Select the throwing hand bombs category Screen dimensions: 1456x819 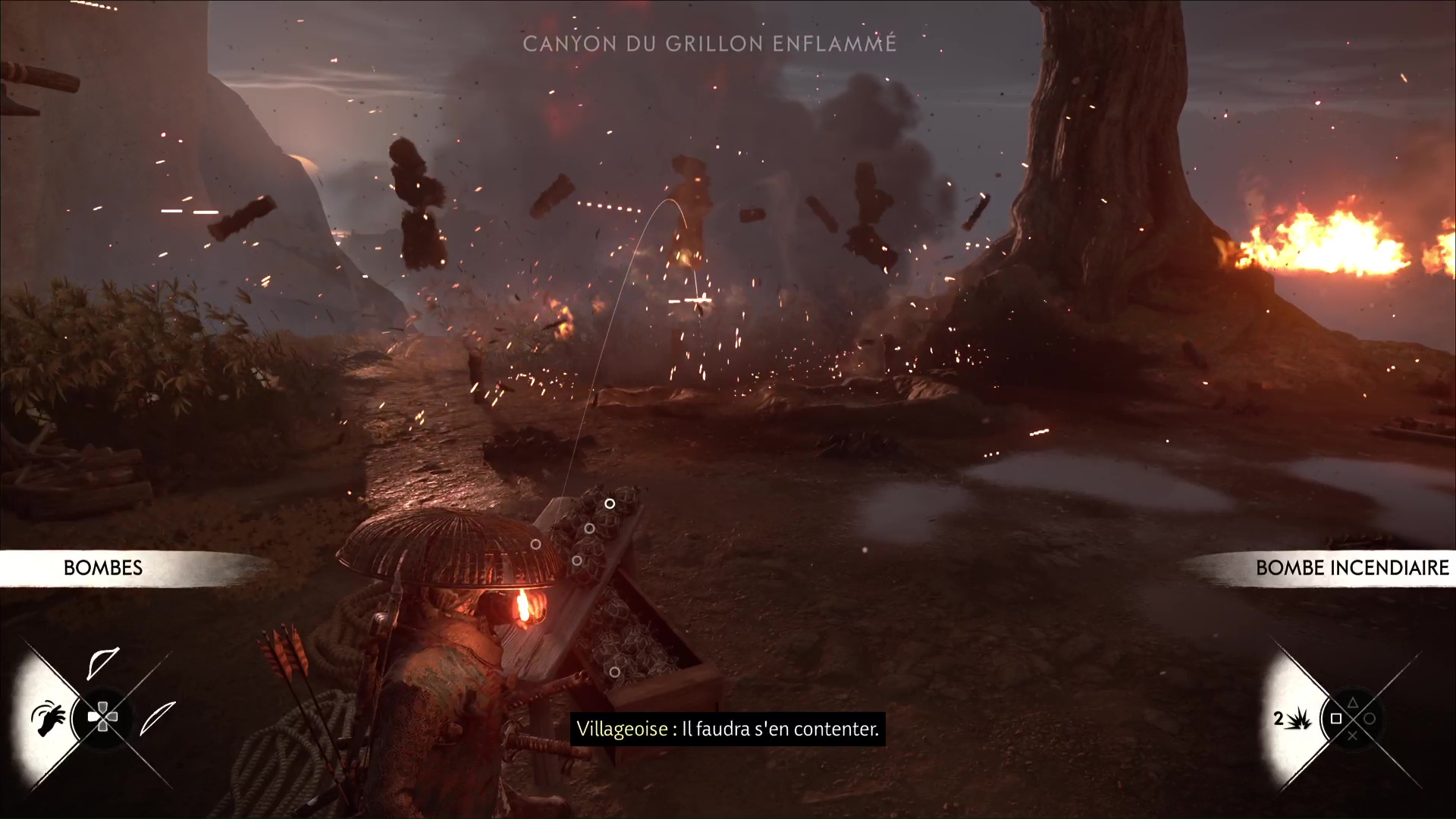click(47, 717)
